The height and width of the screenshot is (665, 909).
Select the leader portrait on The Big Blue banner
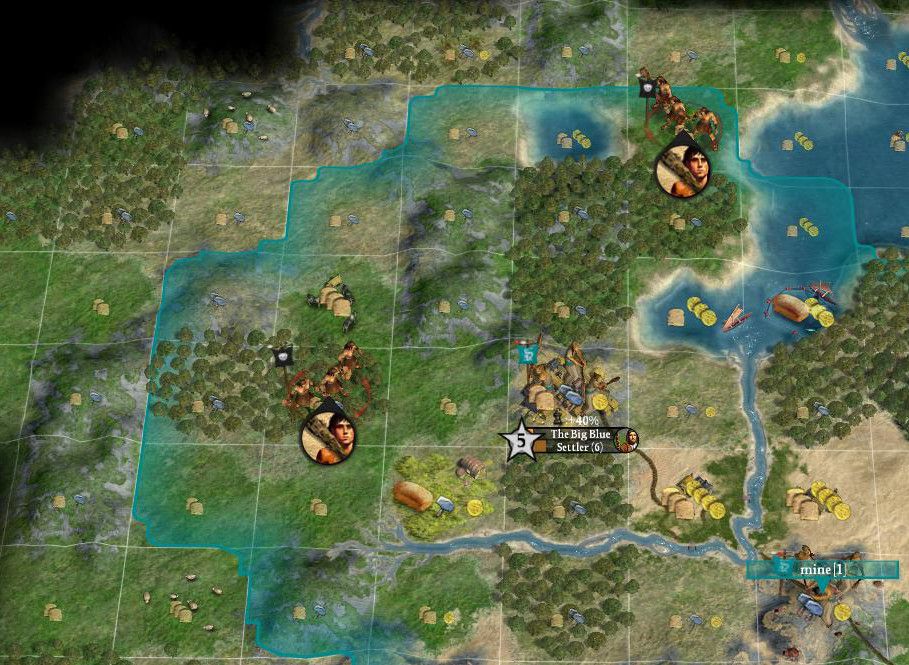(631, 440)
